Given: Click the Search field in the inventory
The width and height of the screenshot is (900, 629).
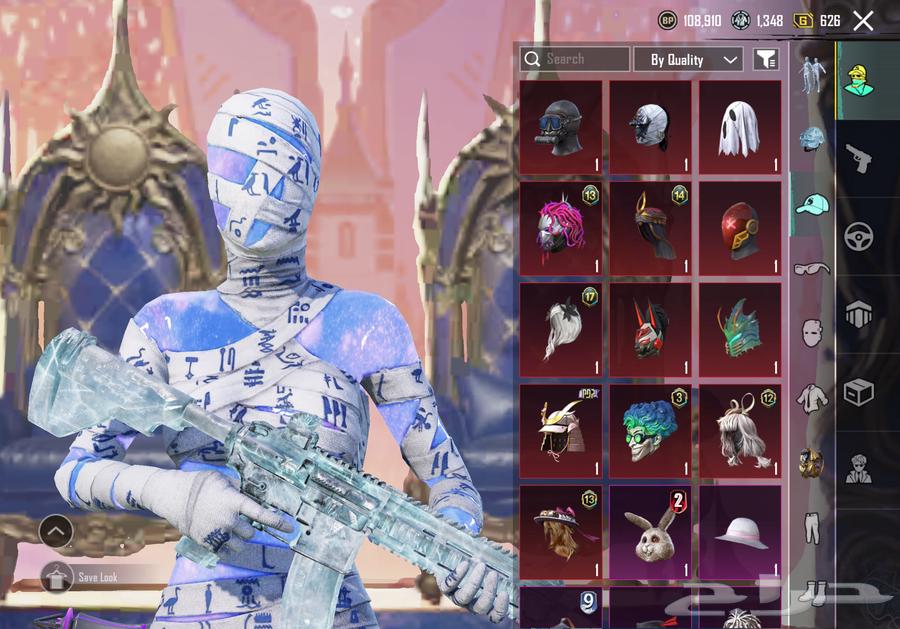Looking at the screenshot, I should point(575,59).
